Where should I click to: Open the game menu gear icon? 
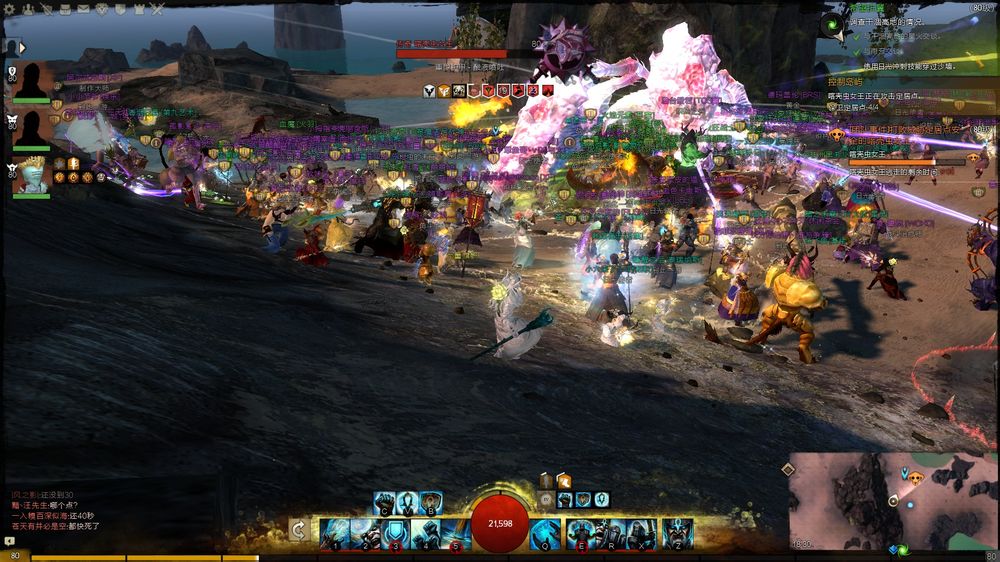tap(9, 9)
